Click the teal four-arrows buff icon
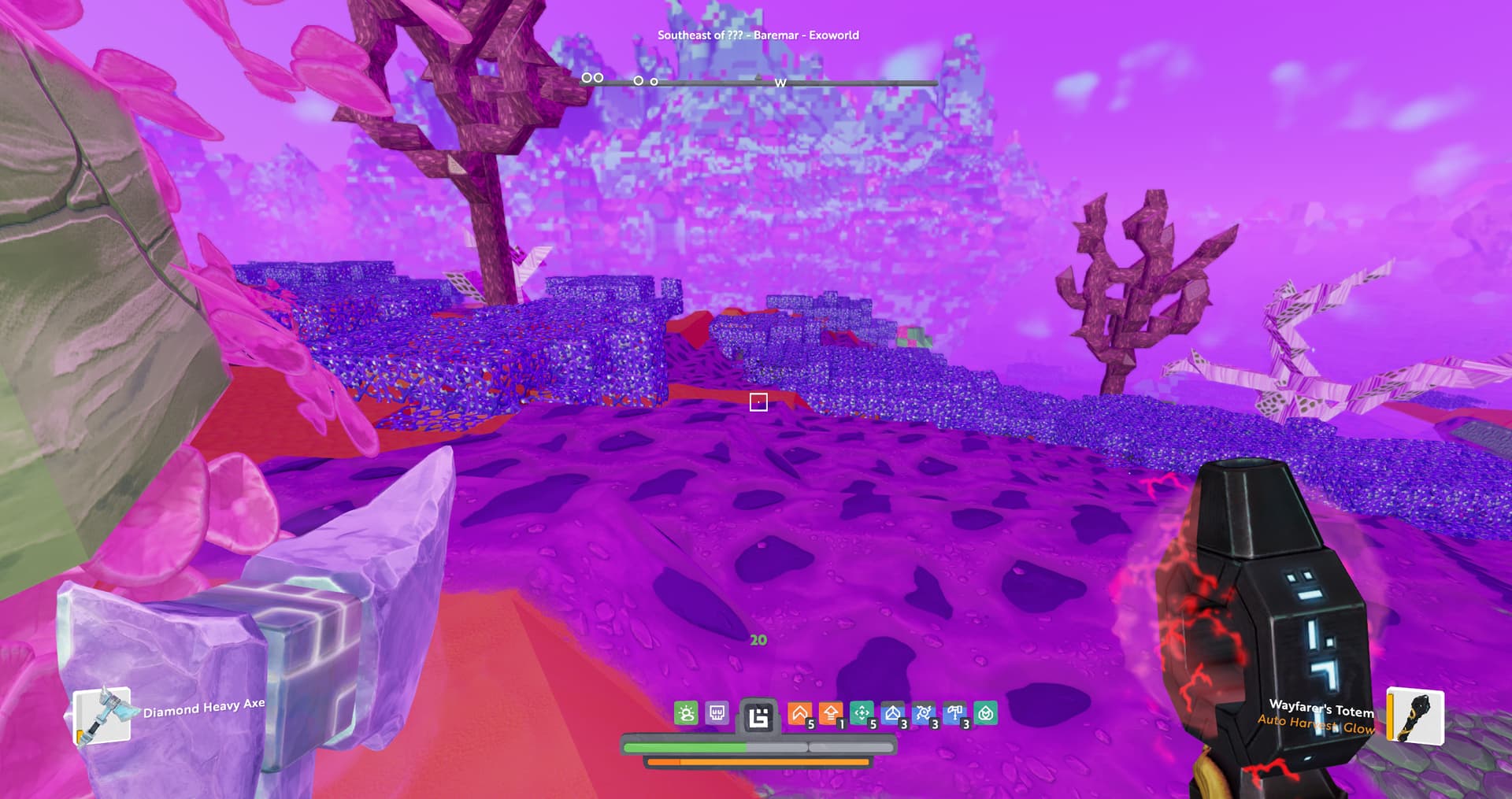Image resolution: width=1512 pixels, height=799 pixels. click(x=862, y=713)
